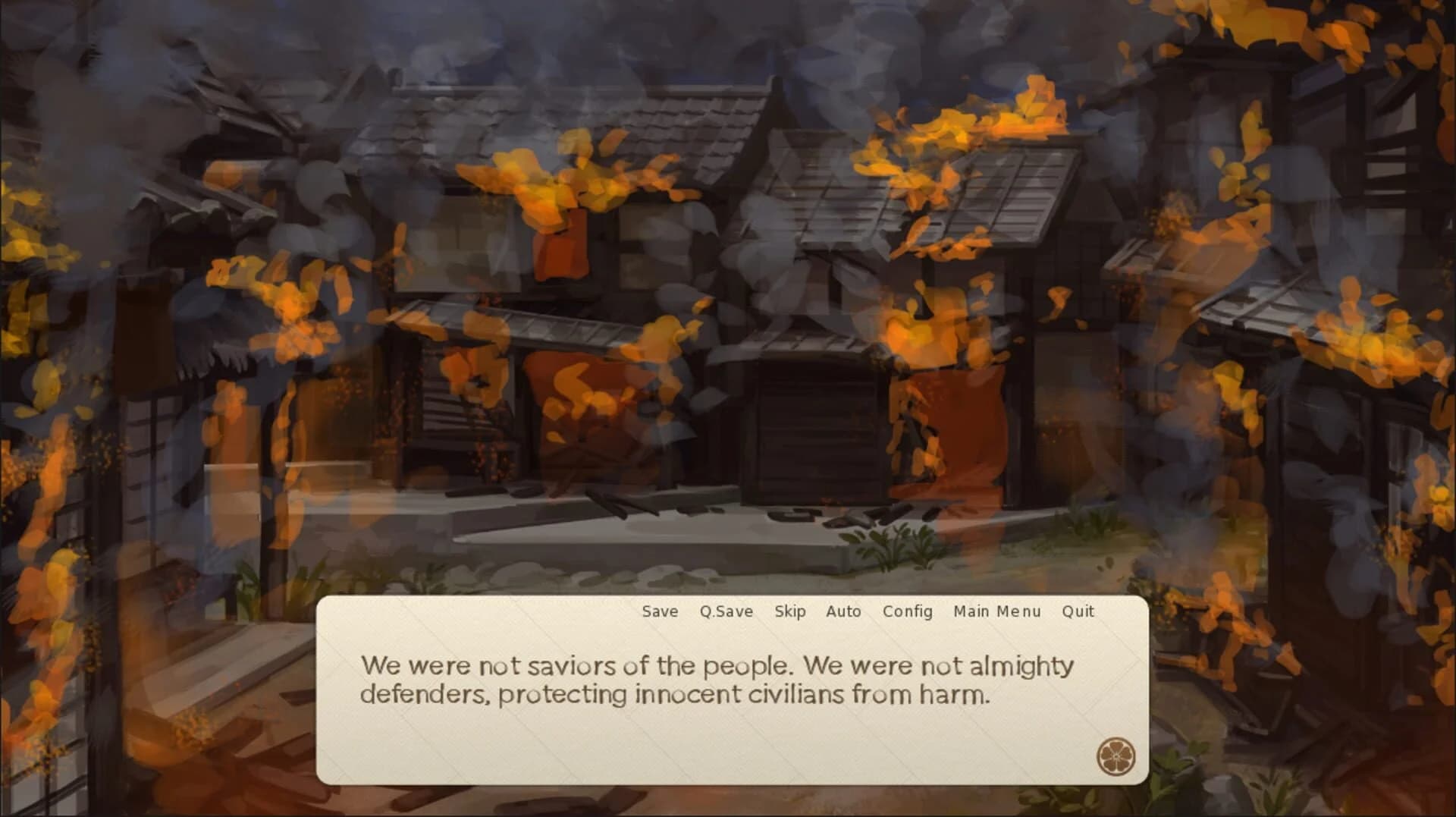Image resolution: width=1456 pixels, height=817 pixels.
Task: Start Auto mode for hands-free reading
Action: pos(844,611)
